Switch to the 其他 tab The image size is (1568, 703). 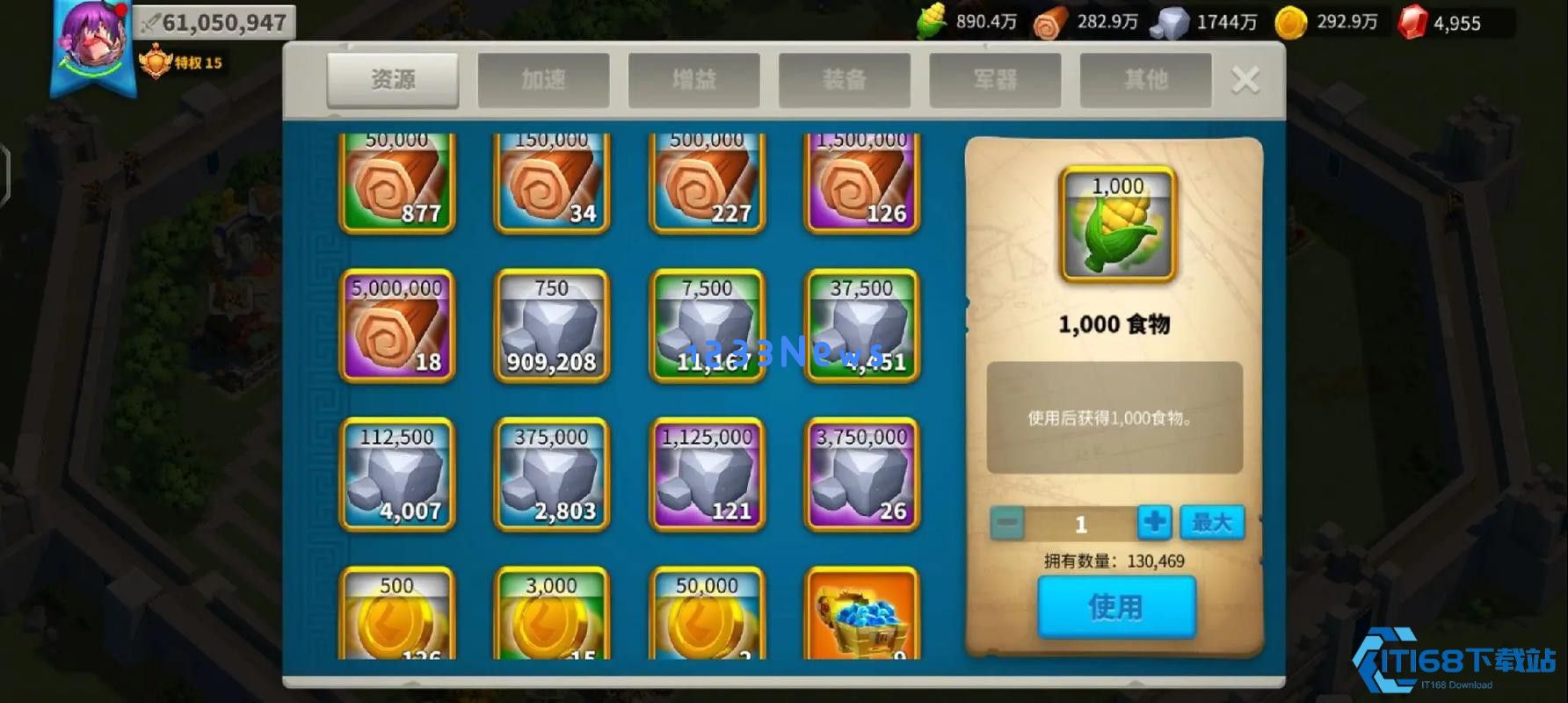coord(1144,79)
